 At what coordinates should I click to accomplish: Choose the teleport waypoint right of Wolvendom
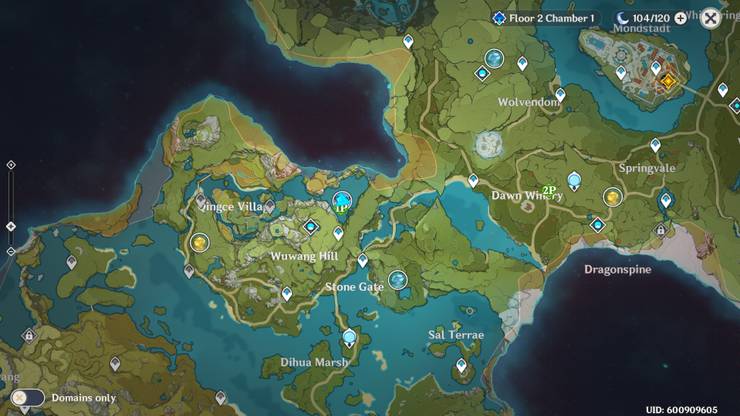tap(560, 95)
